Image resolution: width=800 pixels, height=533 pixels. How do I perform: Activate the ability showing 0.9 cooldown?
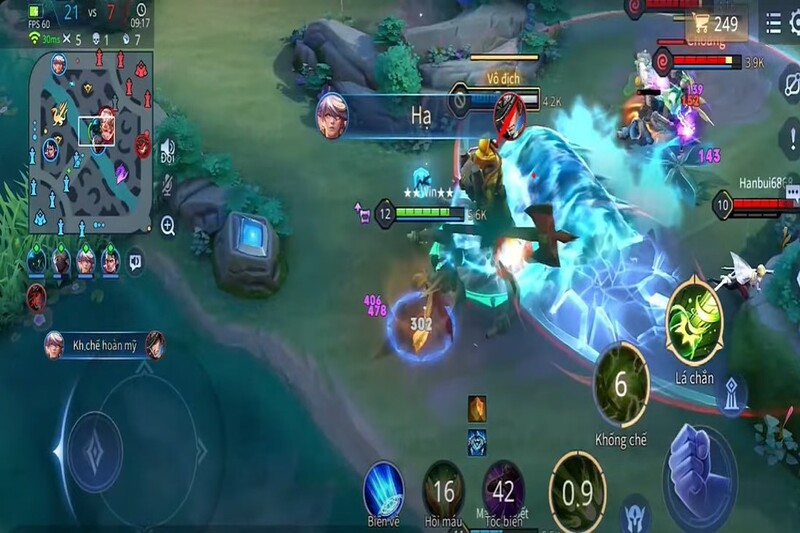click(x=577, y=491)
